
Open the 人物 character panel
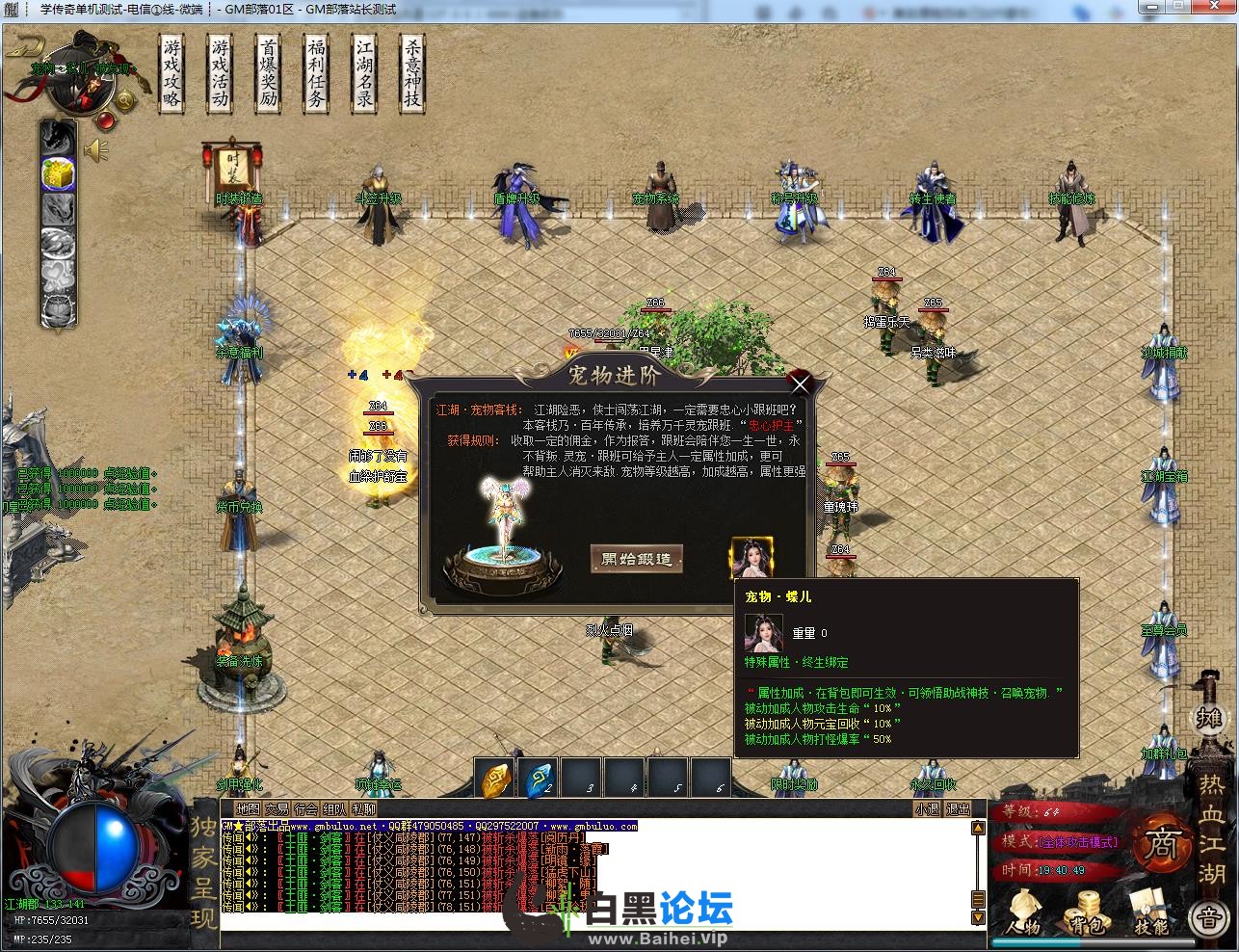(1023, 912)
